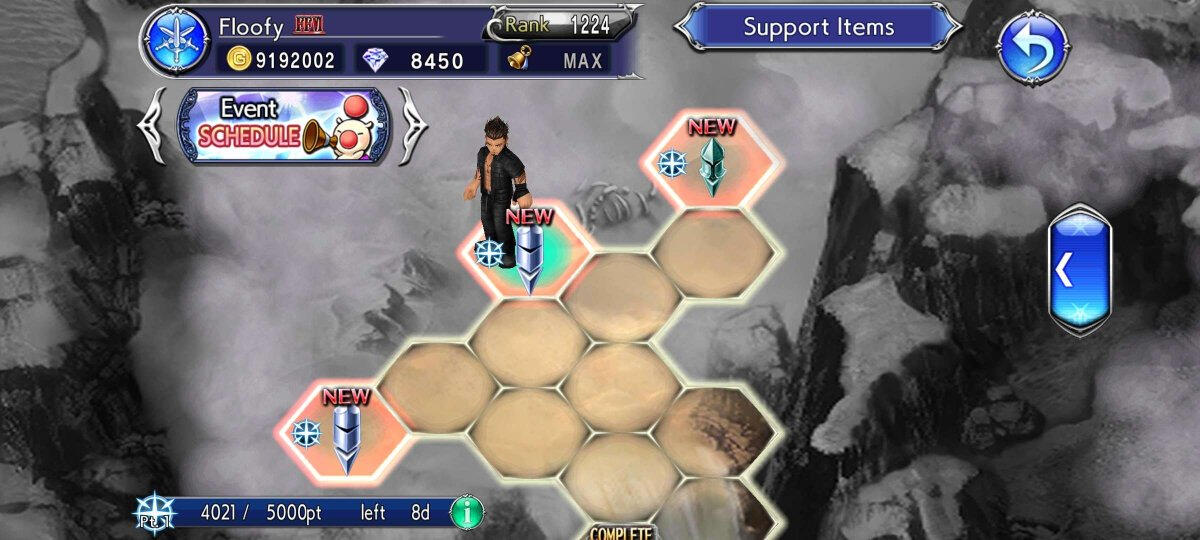The image size is (1200, 540).
Task: Open the Support Items menu
Action: 818,27
